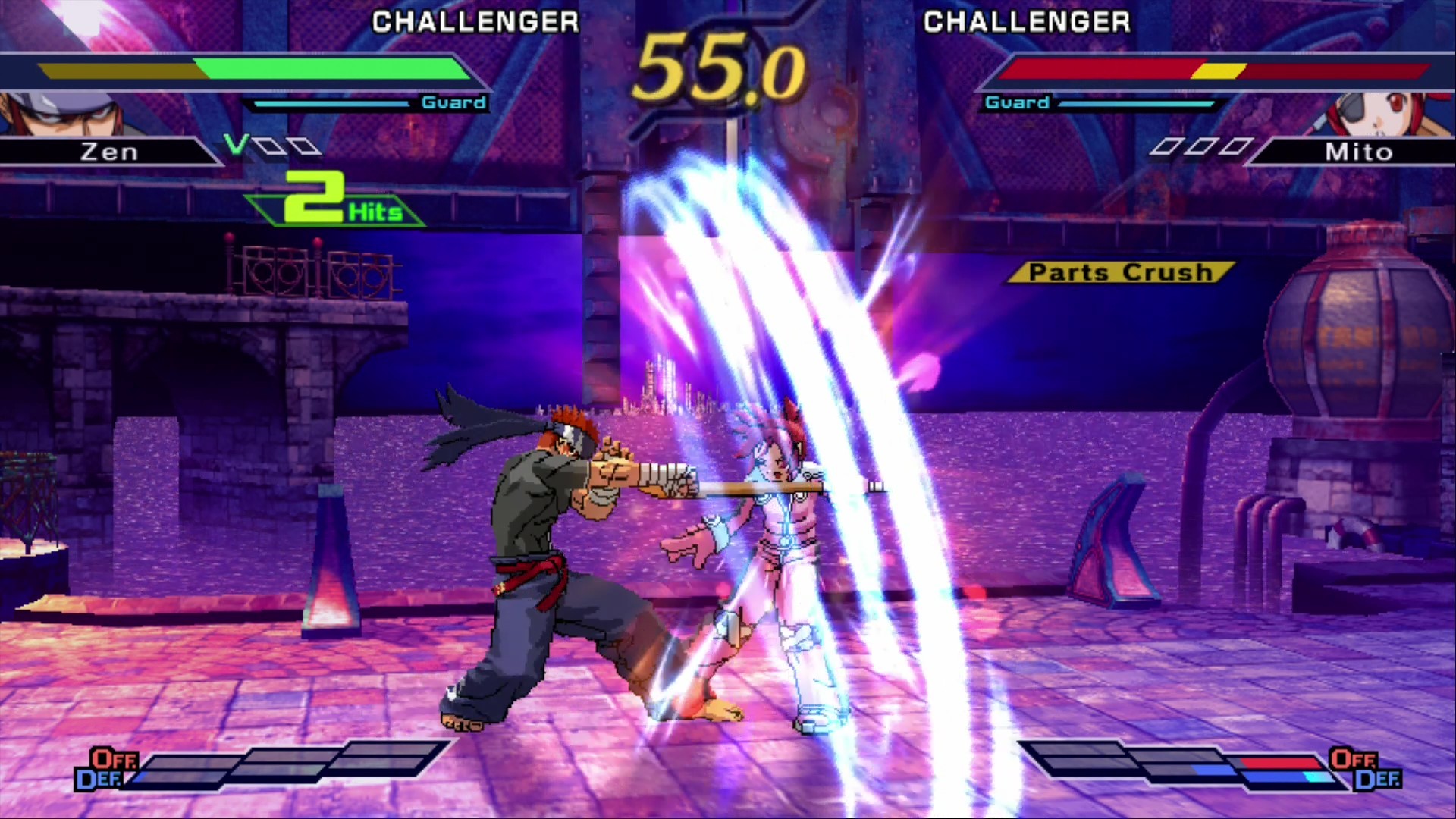The height and width of the screenshot is (819, 1456).
Task: Click the Mito name plate
Action: (1357, 152)
